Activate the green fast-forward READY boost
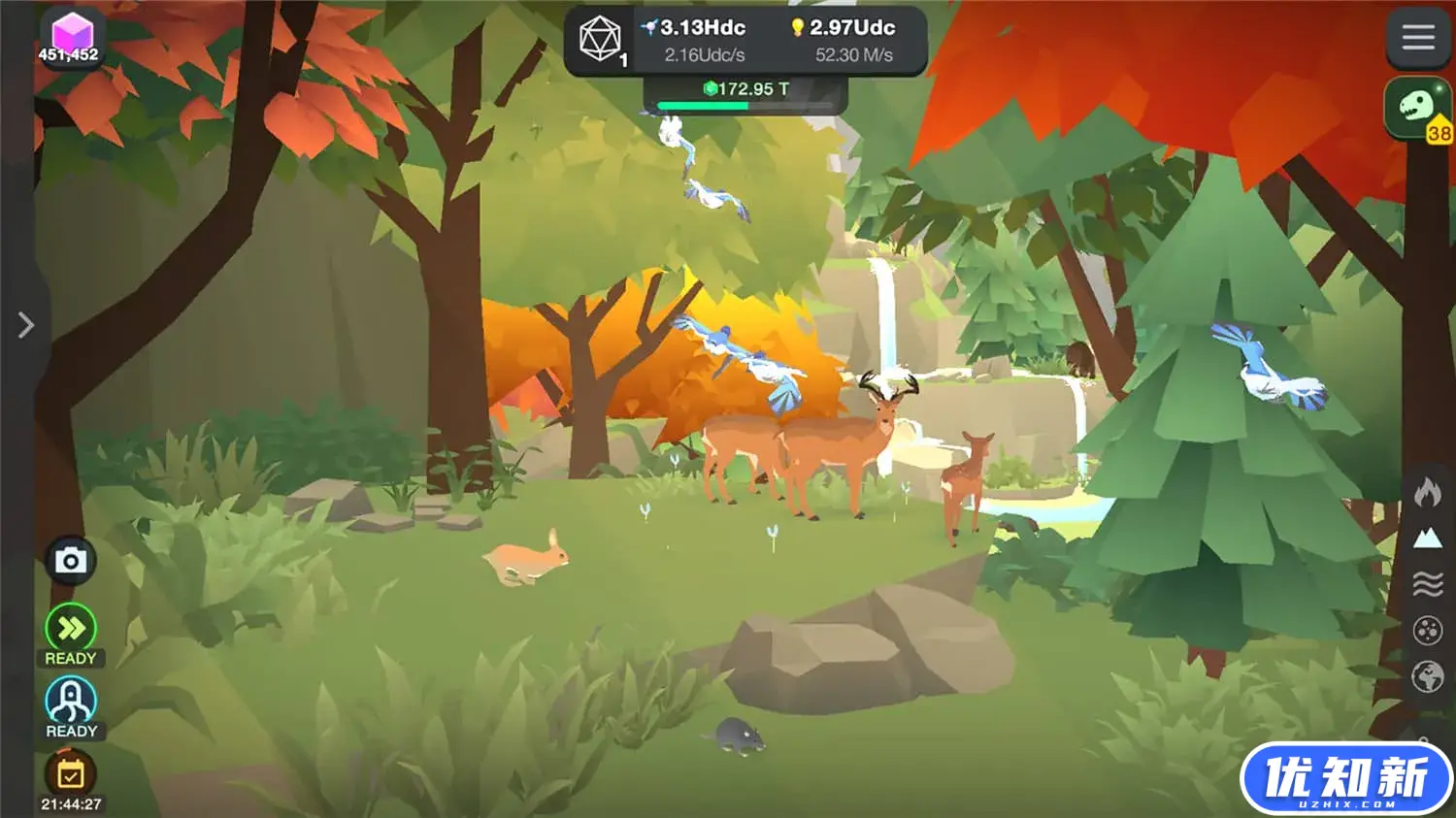1456x818 pixels. click(71, 629)
